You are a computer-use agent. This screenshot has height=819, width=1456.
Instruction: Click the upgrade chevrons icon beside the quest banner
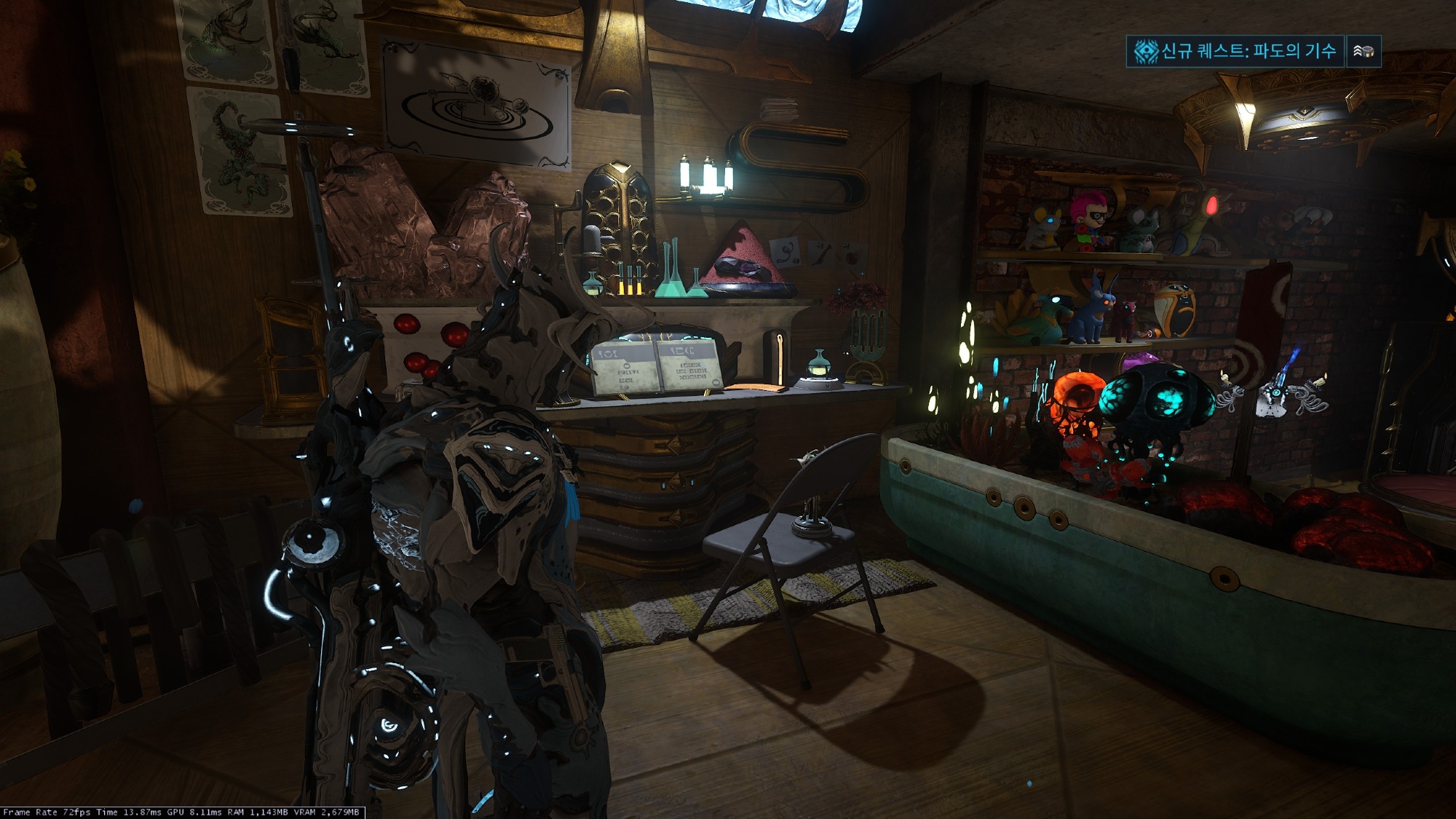click(x=1363, y=51)
